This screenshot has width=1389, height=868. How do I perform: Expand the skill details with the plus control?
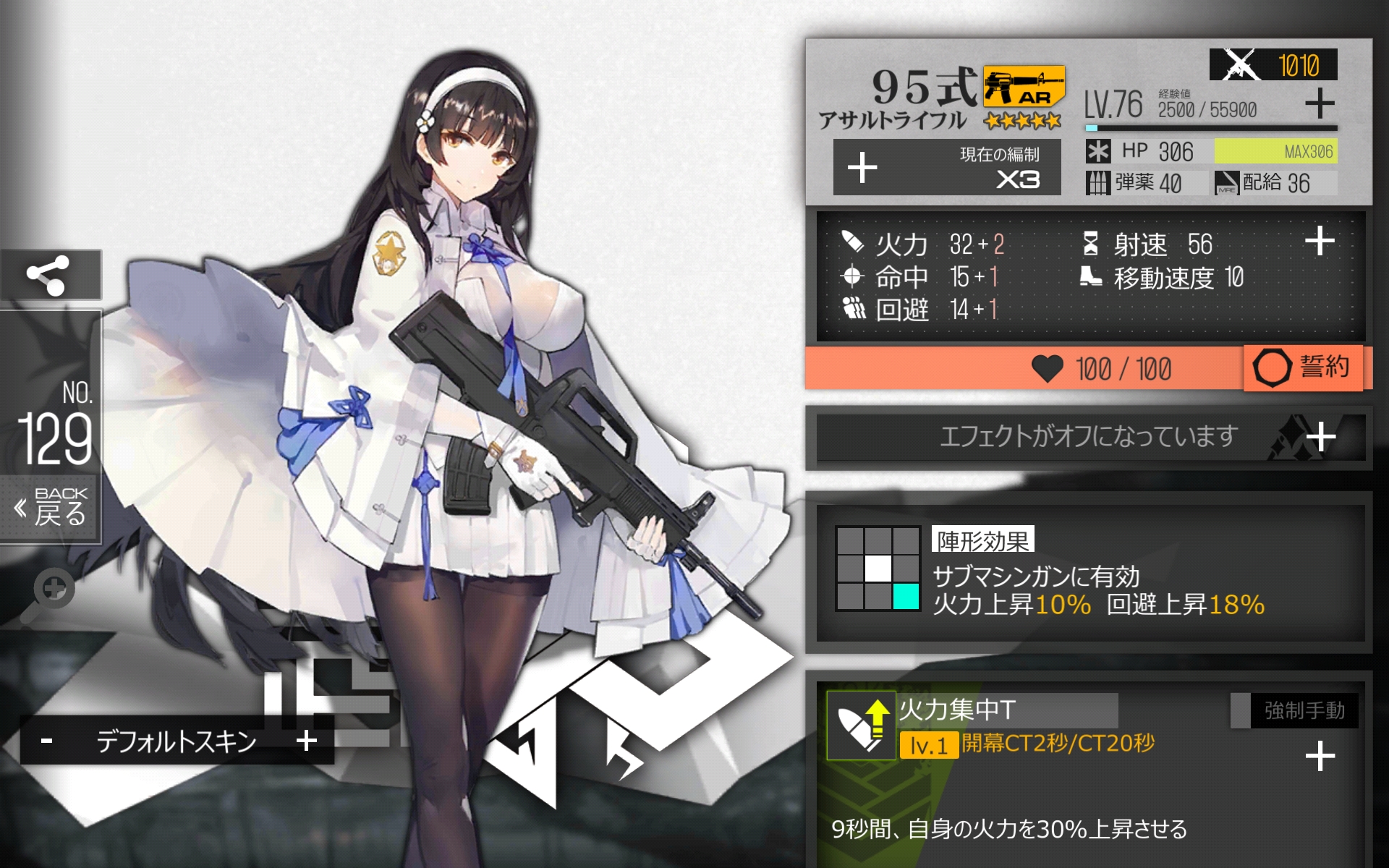point(1320,755)
